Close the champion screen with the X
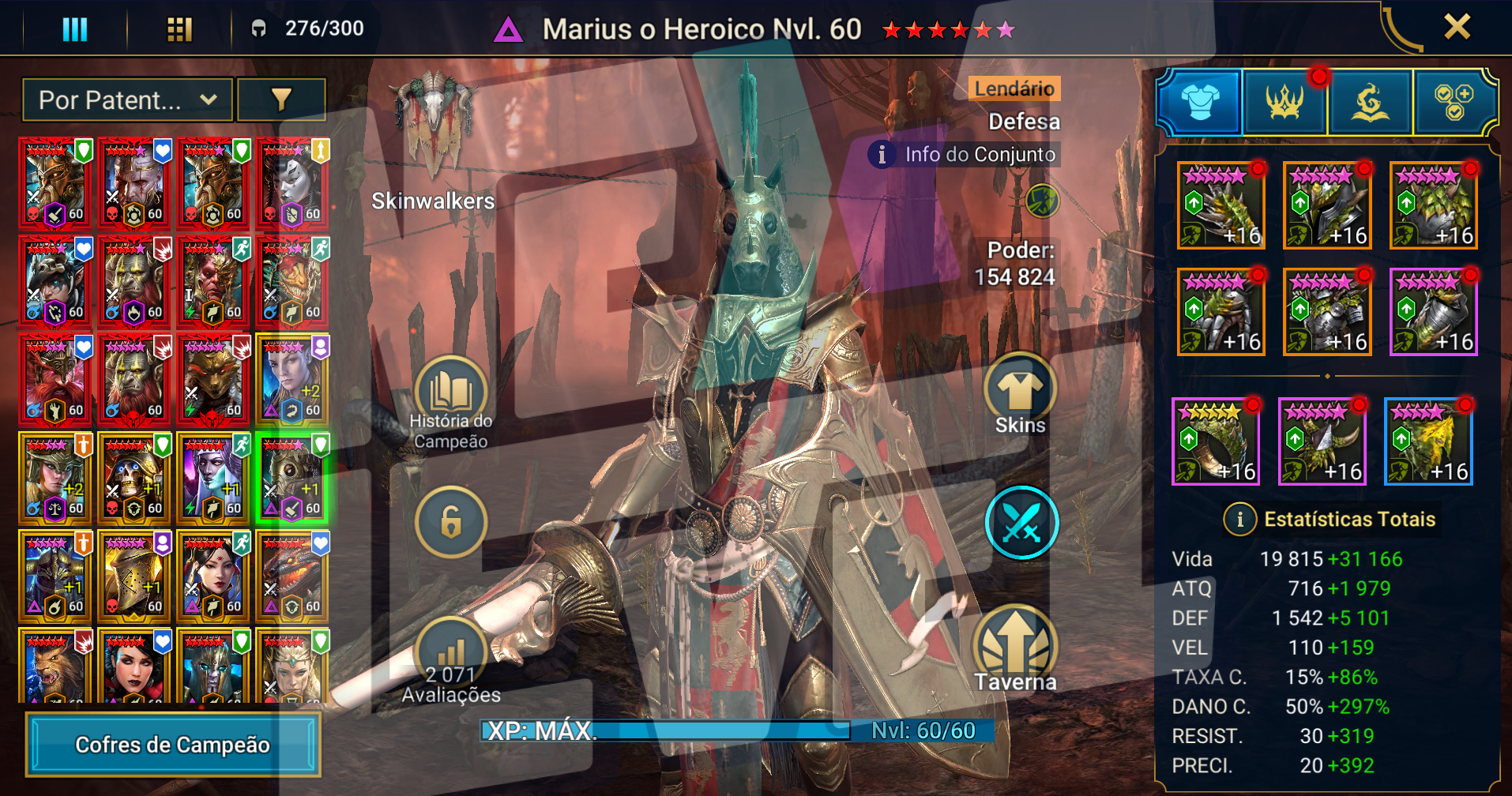Image resolution: width=1512 pixels, height=796 pixels. [x=1457, y=28]
